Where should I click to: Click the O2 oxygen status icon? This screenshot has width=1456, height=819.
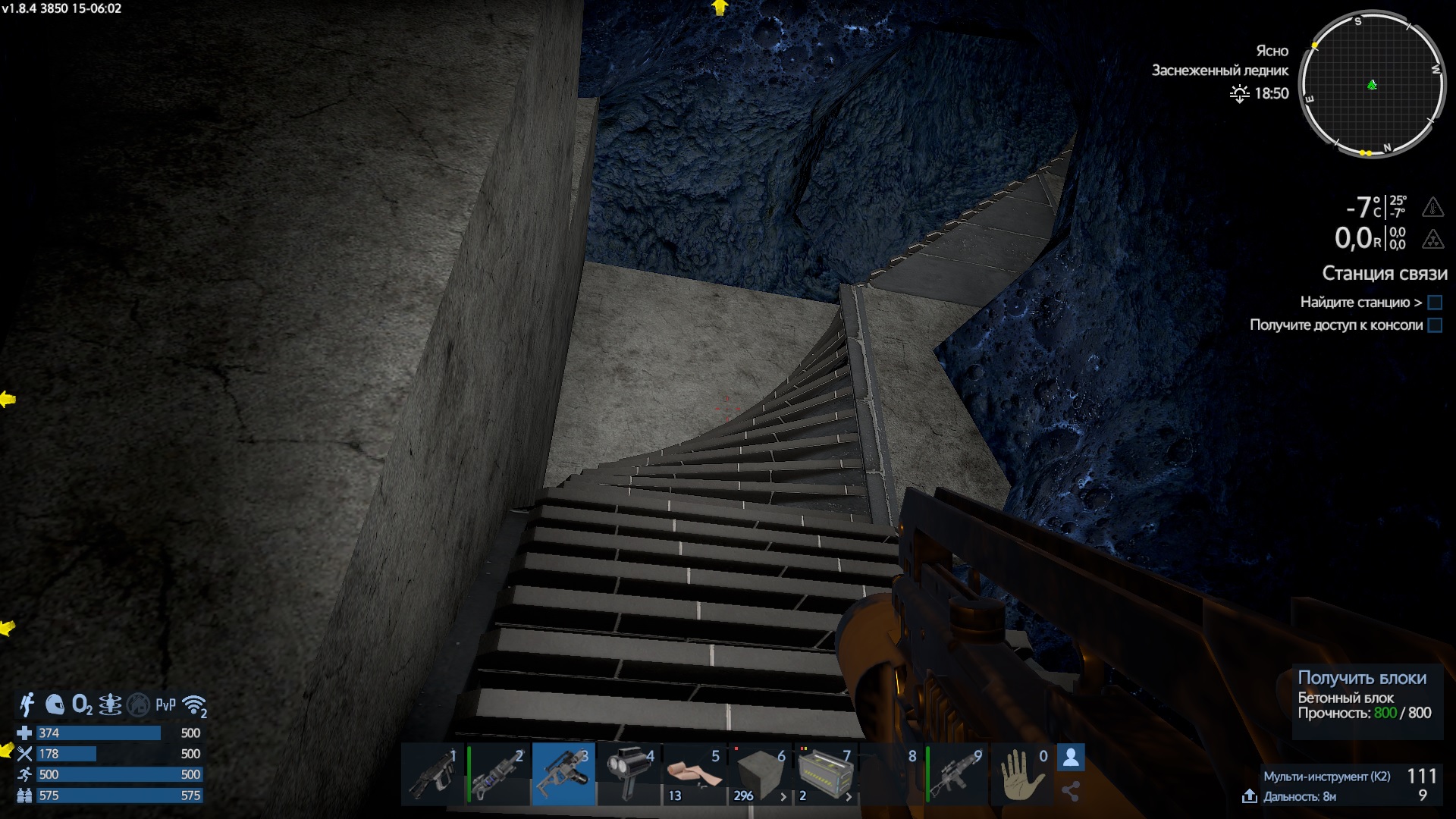(82, 704)
